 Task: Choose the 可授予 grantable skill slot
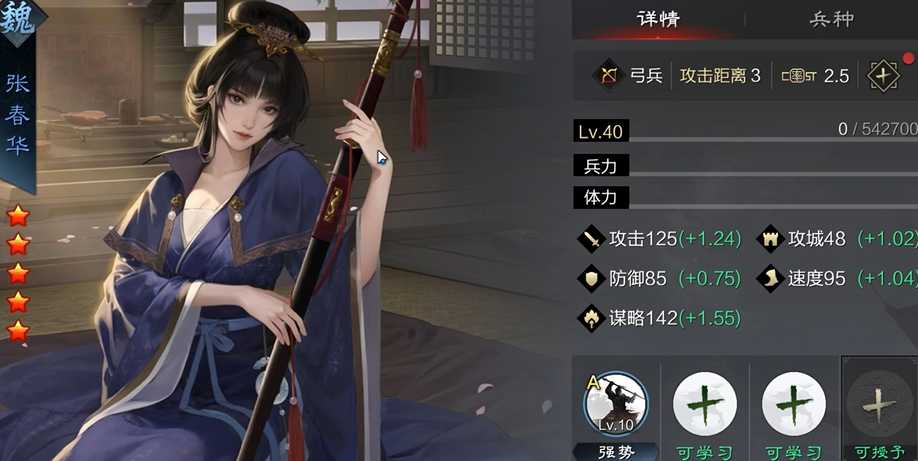point(879,406)
